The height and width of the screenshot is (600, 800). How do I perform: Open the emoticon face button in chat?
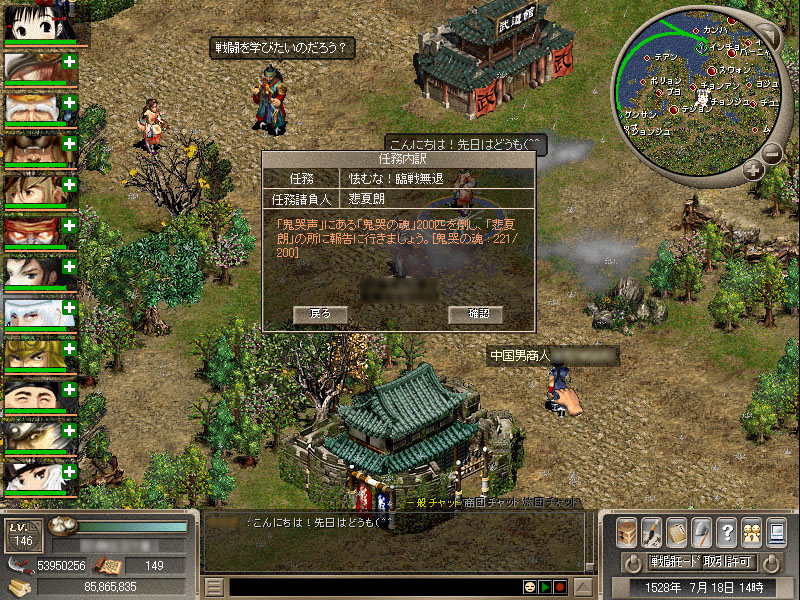(x=529, y=587)
